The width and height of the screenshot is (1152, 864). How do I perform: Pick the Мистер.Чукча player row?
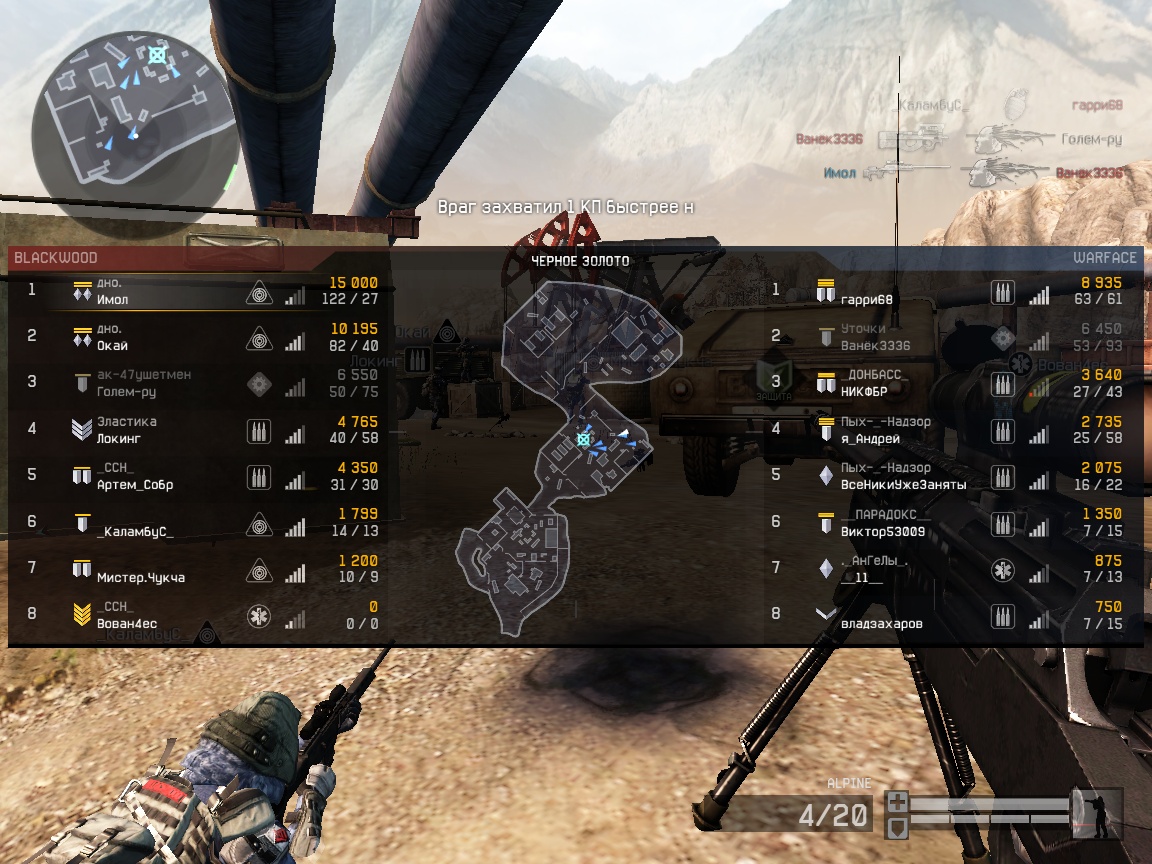(x=140, y=577)
